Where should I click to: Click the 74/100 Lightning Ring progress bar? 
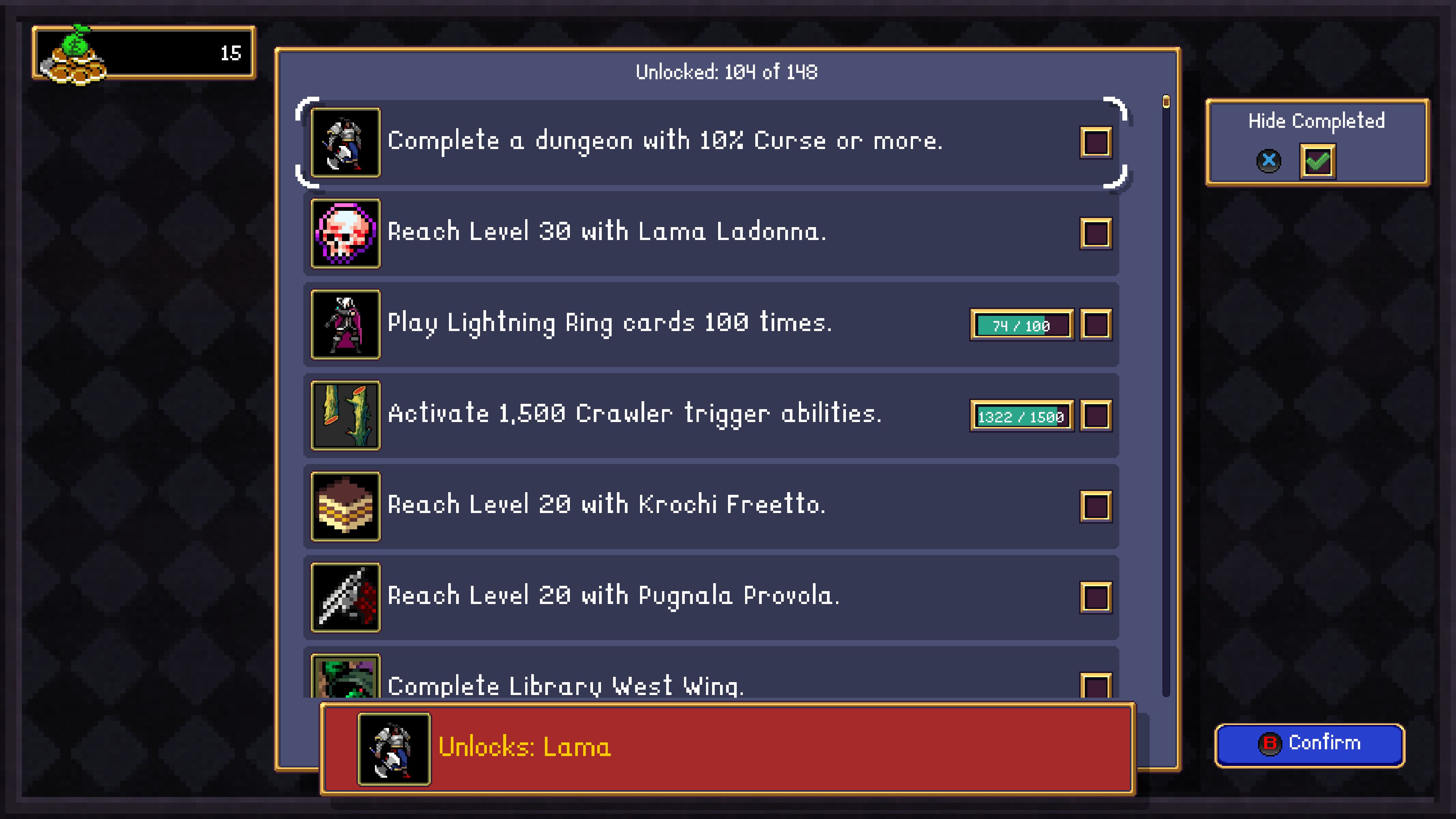click(1021, 325)
